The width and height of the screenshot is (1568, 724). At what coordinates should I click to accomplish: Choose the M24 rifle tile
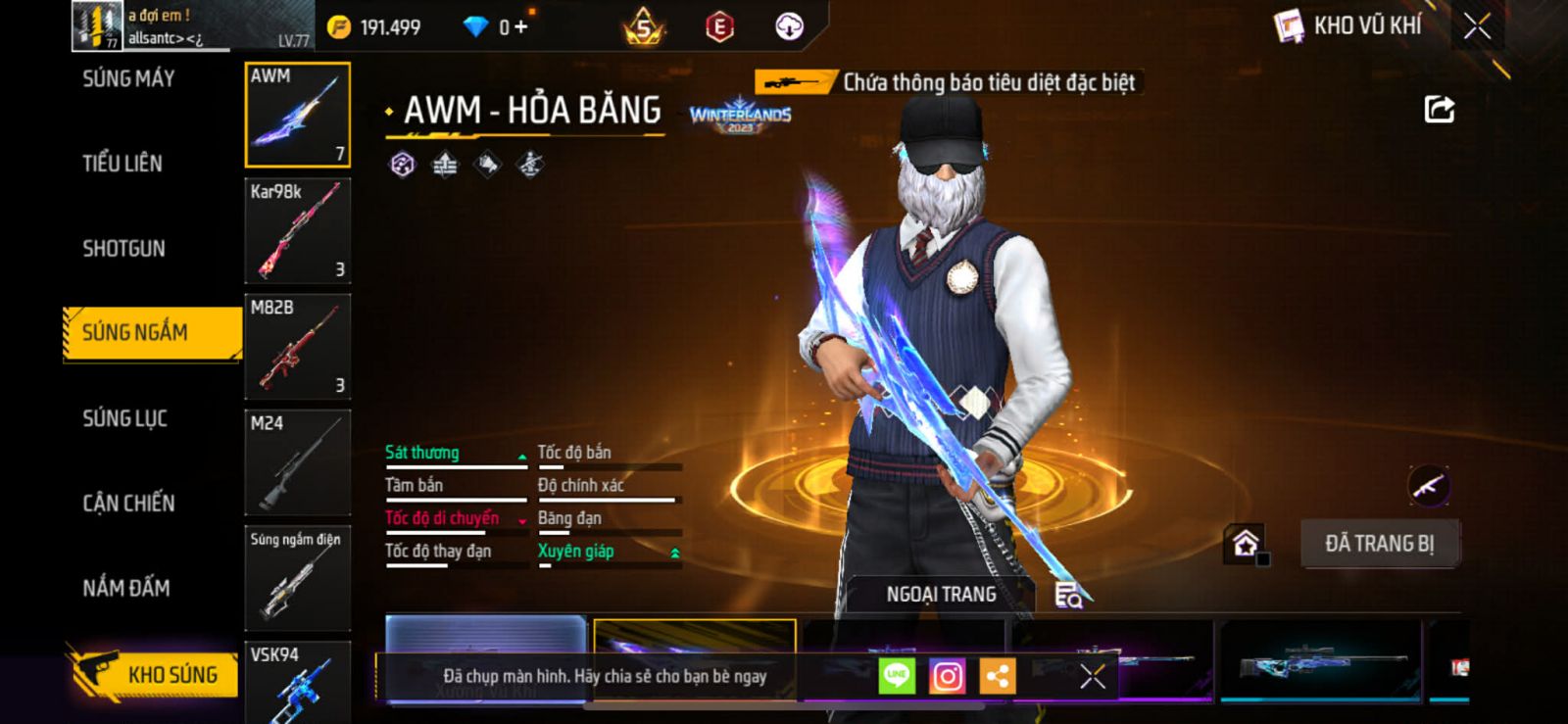pyautogui.click(x=297, y=462)
